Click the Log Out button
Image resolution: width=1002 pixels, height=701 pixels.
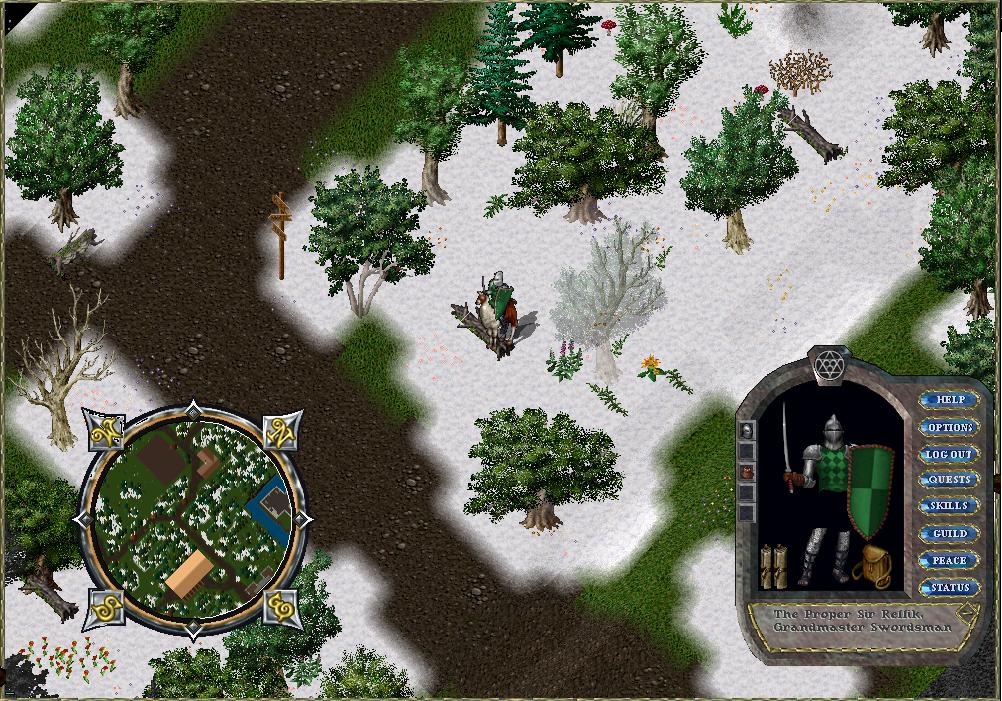pyautogui.click(x=949, y=454)
